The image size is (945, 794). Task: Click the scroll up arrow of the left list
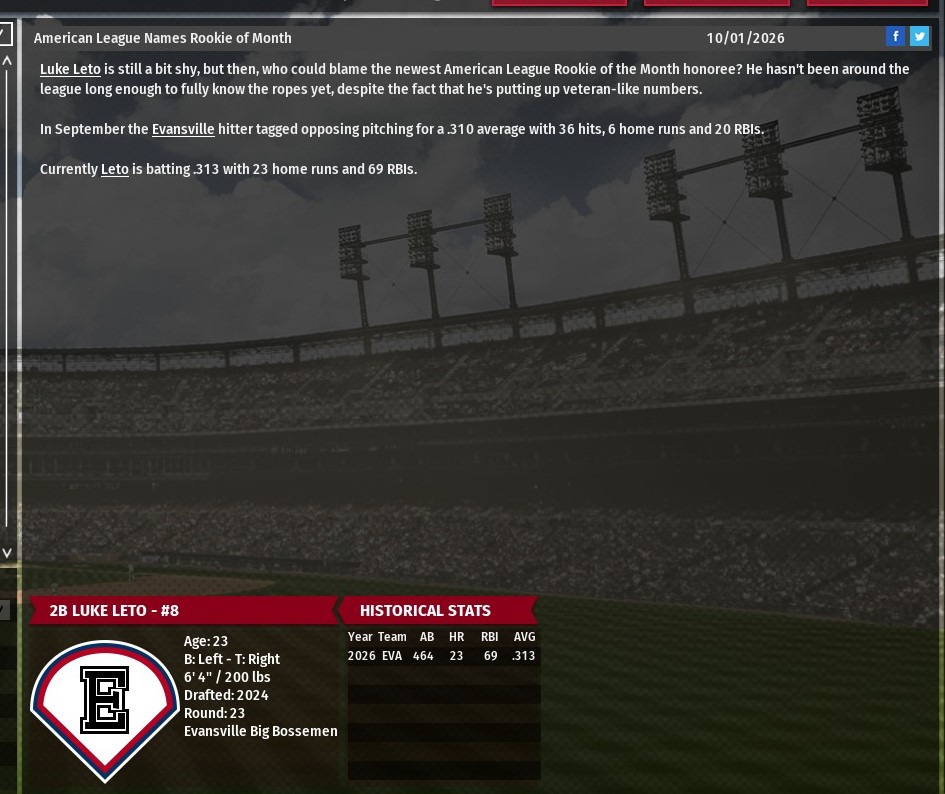coord(7,61)
